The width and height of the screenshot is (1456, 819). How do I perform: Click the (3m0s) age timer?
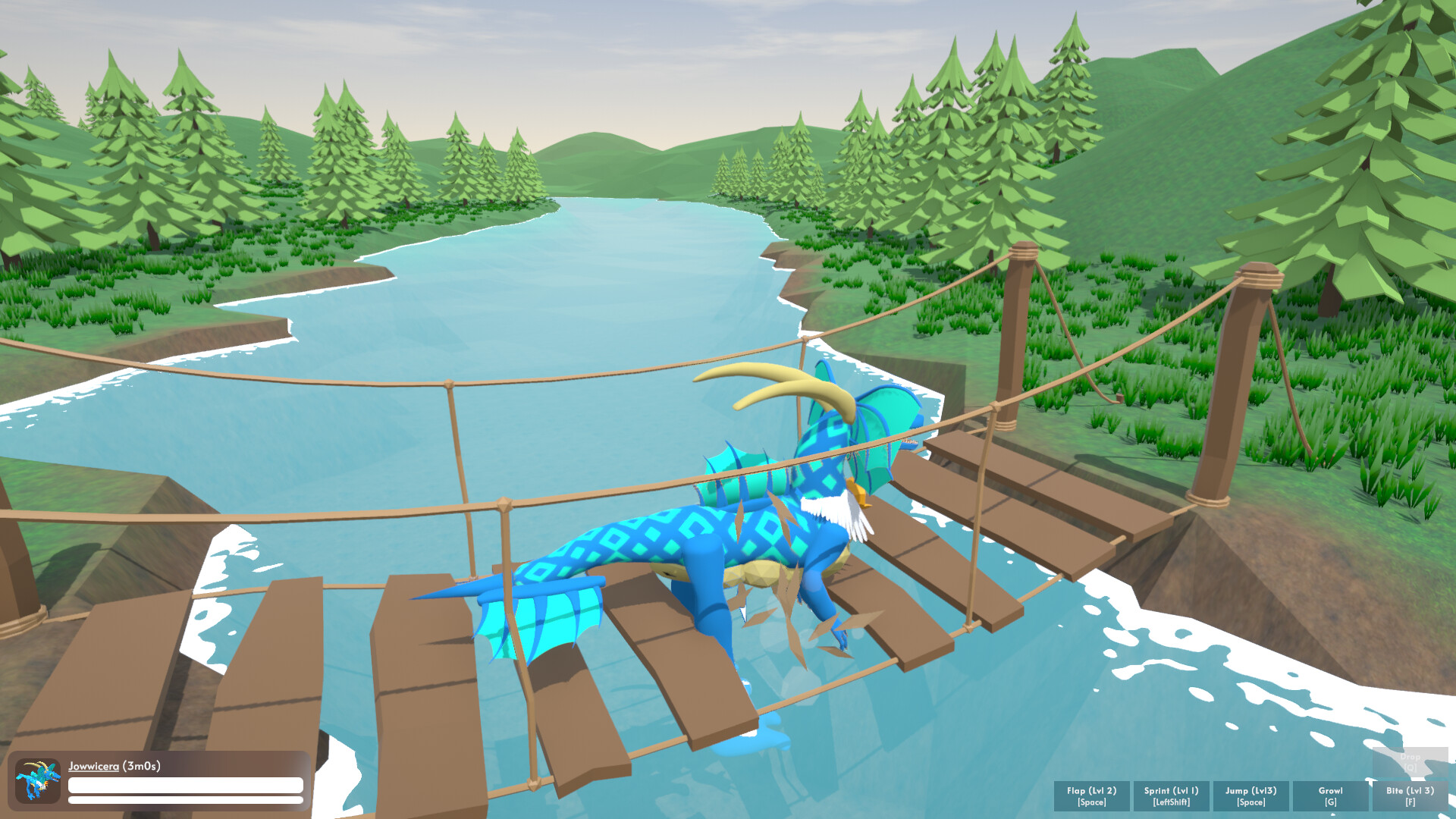tap(140, 768)
